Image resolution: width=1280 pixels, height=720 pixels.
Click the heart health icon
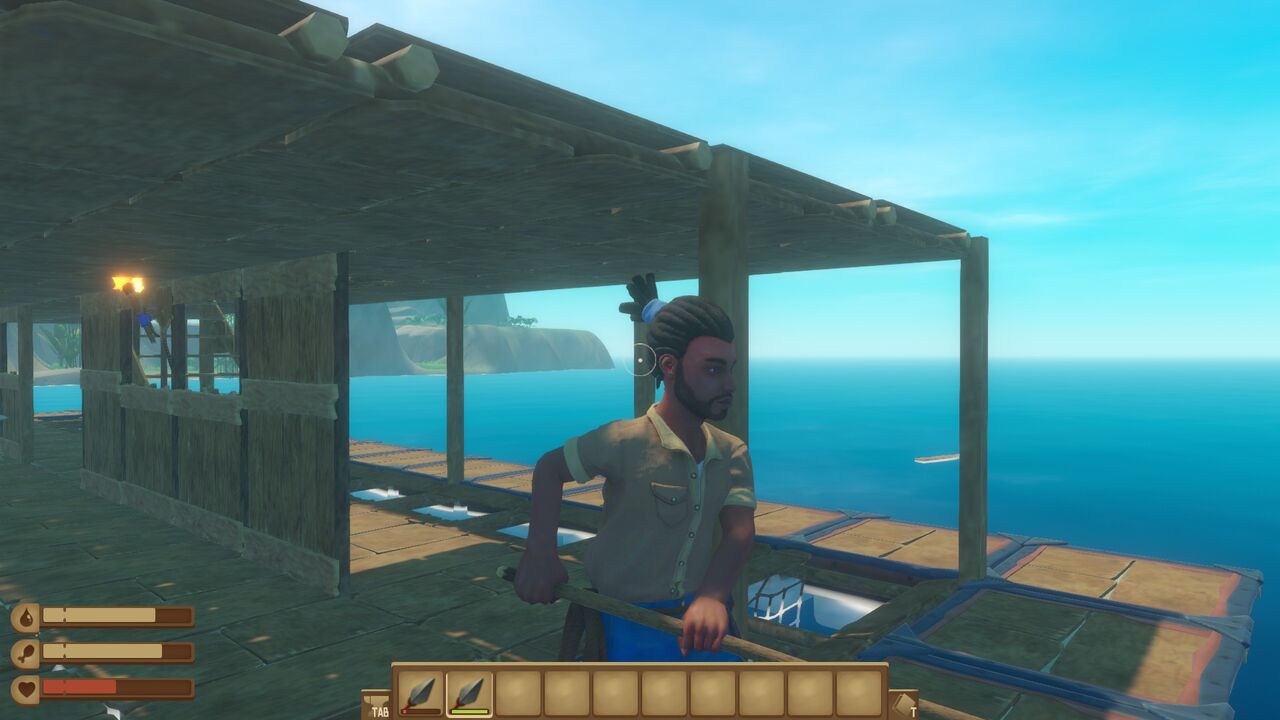pyautogui.click(x=25, y=688)
